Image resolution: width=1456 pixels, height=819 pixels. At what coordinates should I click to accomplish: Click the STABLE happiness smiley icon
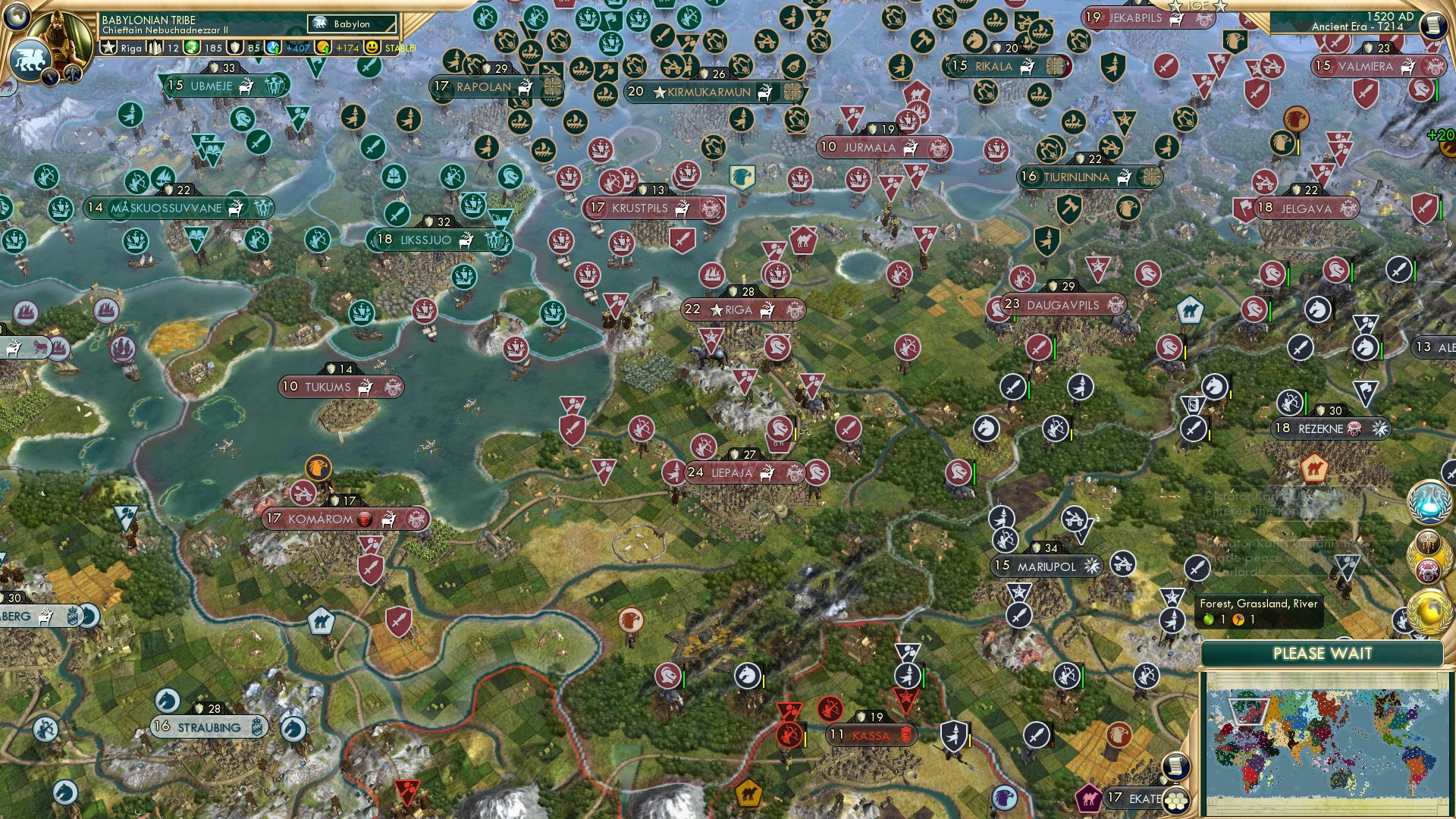[x=373, y=48]
